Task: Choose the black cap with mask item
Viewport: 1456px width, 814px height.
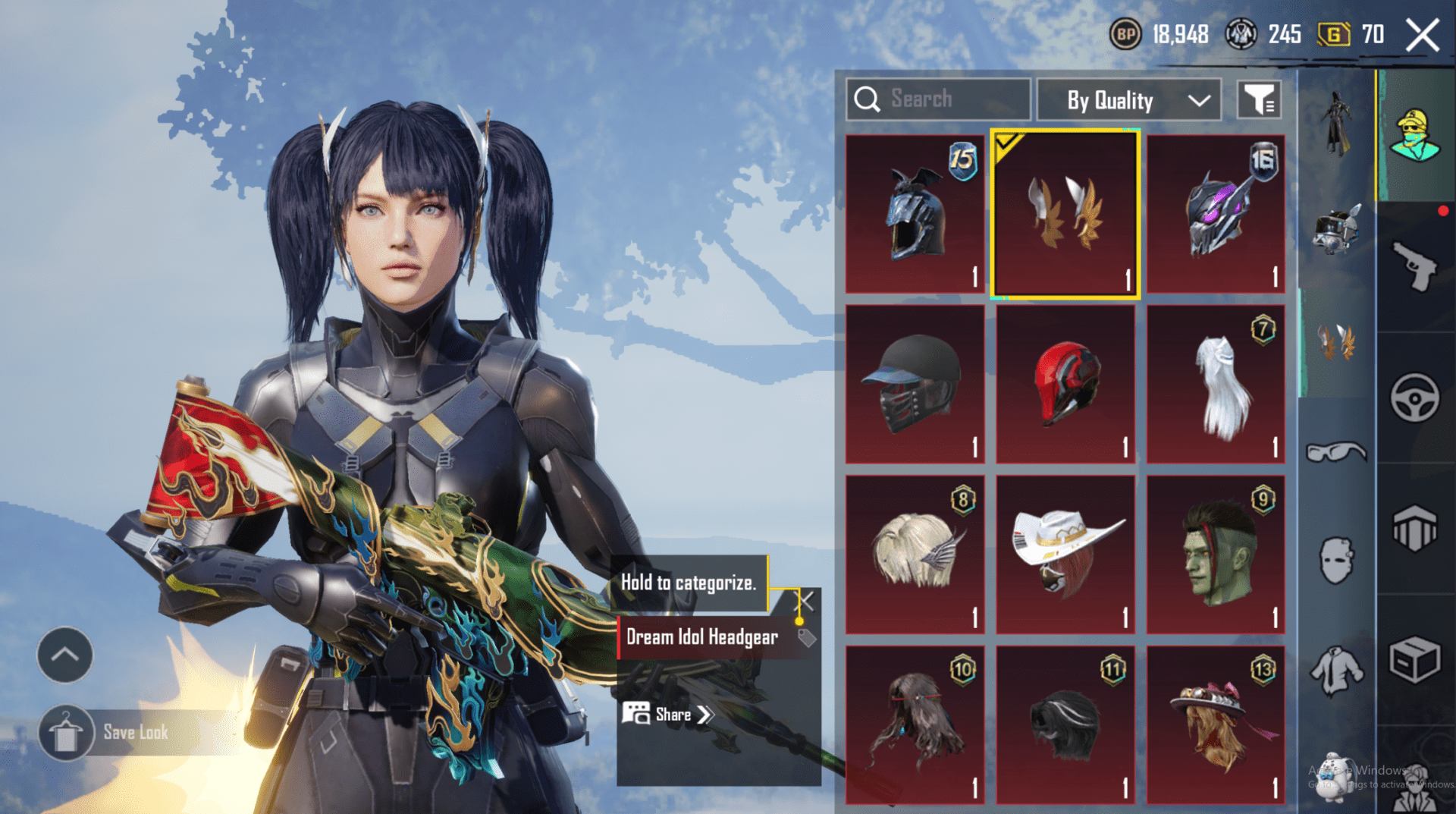Action: (915, 384)
